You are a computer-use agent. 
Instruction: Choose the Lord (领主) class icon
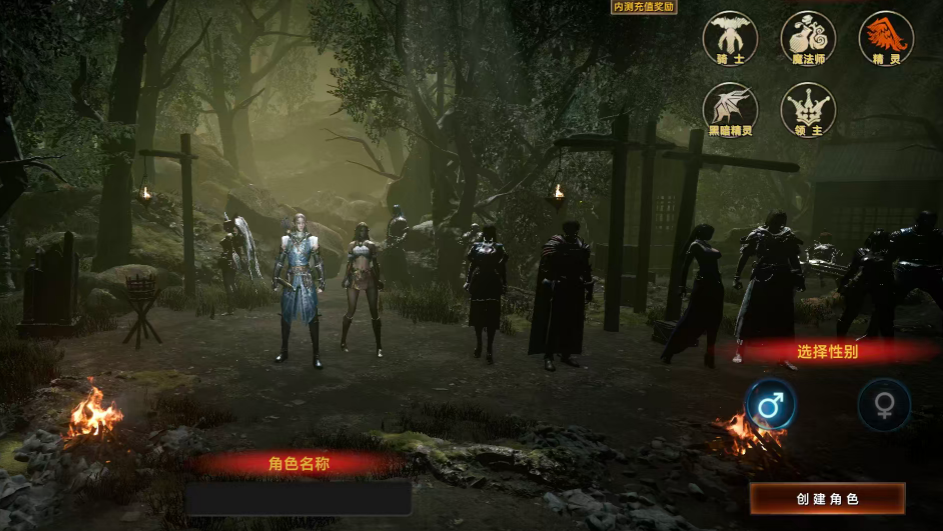[807, 108]
